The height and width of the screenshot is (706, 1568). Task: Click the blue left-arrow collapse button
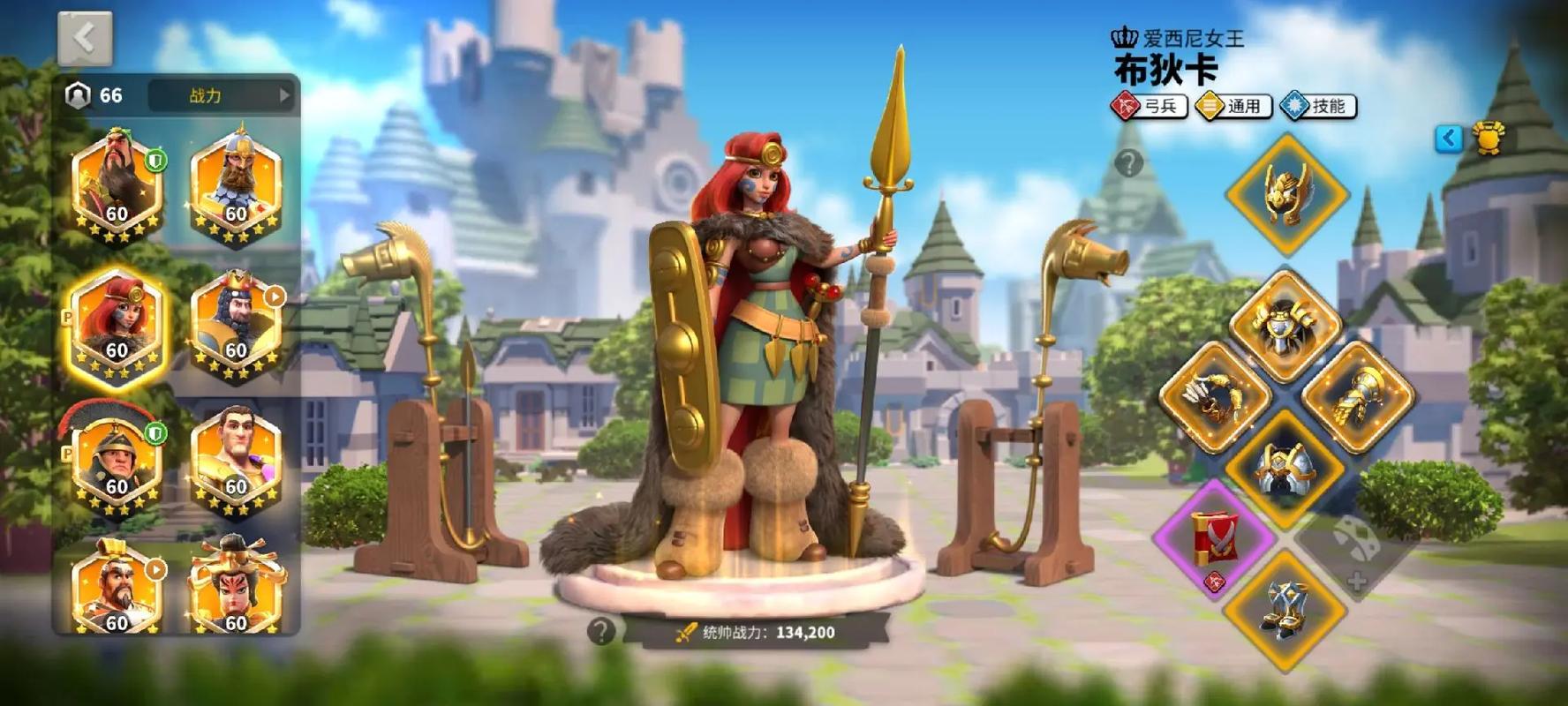[x=1449, y=139]
